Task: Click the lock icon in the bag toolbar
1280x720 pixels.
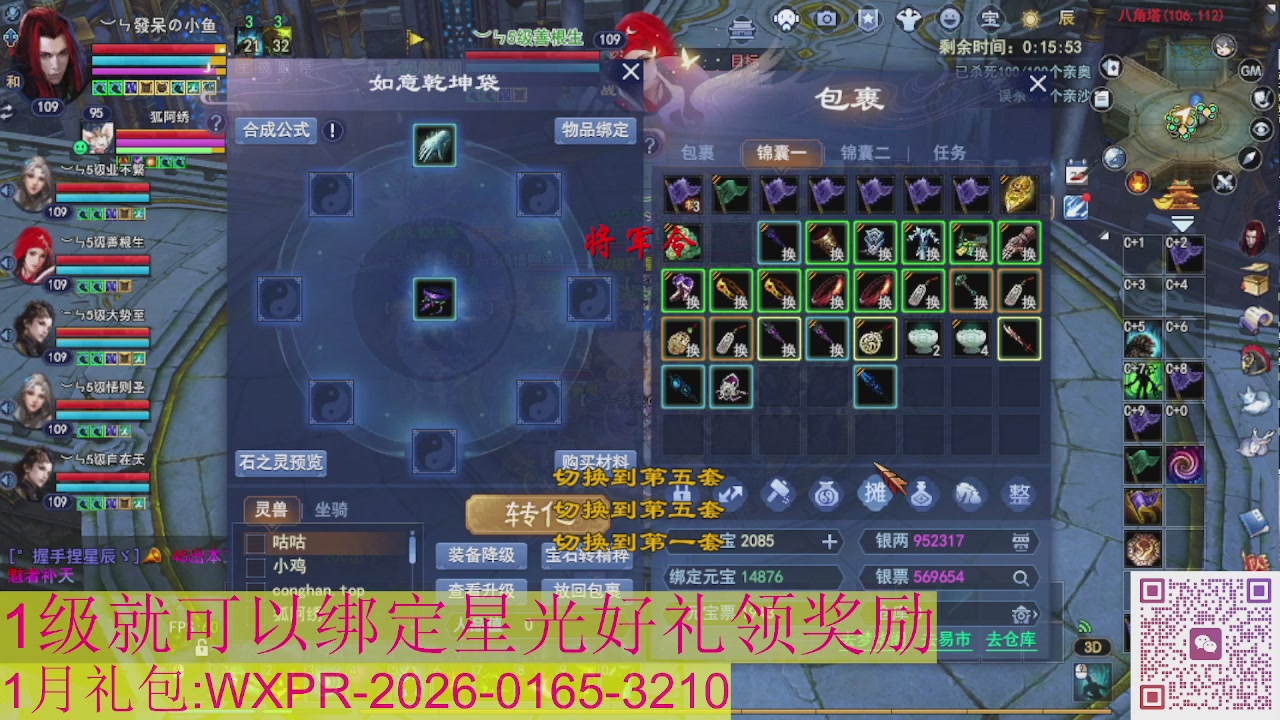Action: click(x=684, y=495)
